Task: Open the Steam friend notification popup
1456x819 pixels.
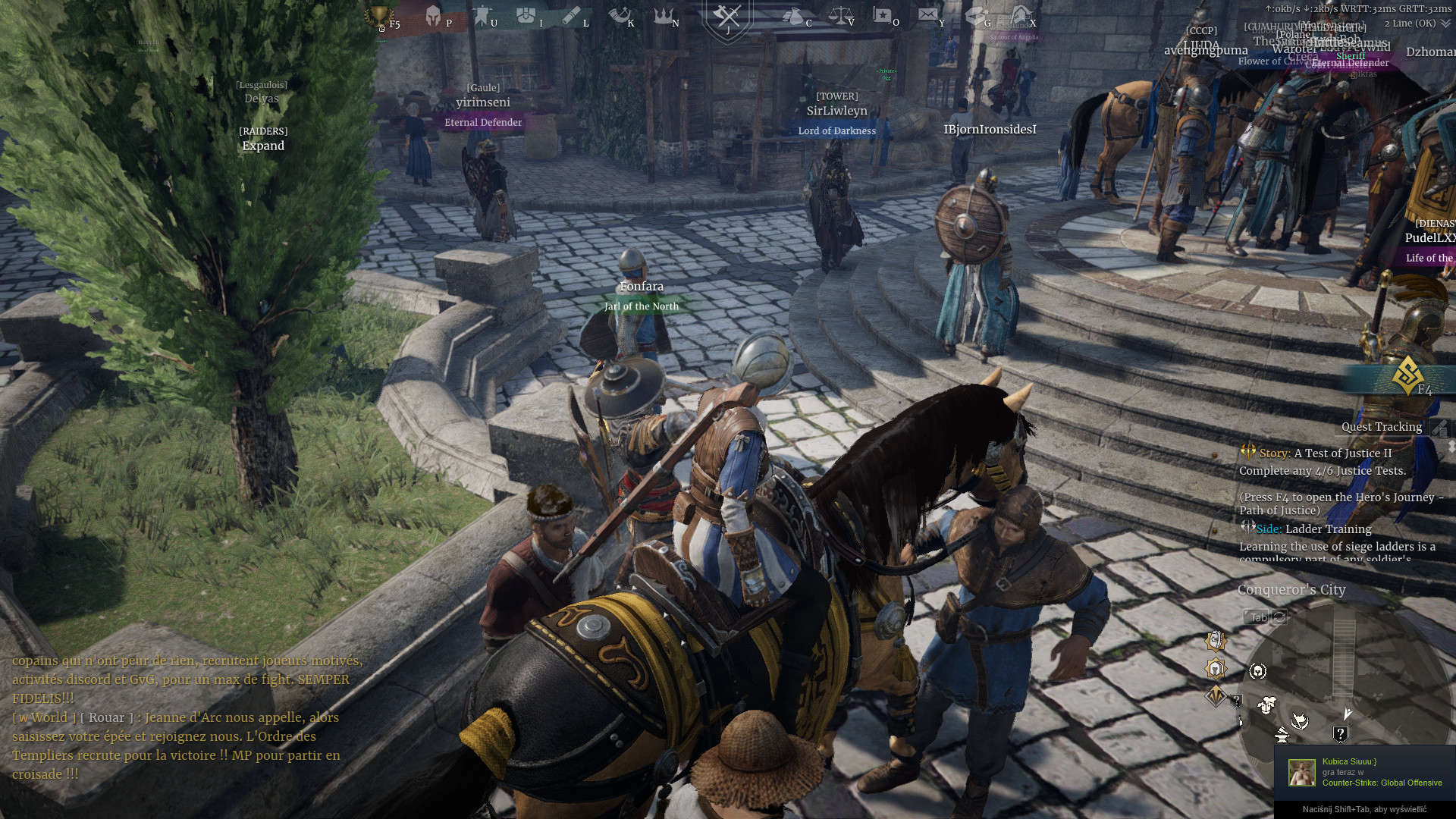Action: pyautogui.click(x=1365, y=772)
